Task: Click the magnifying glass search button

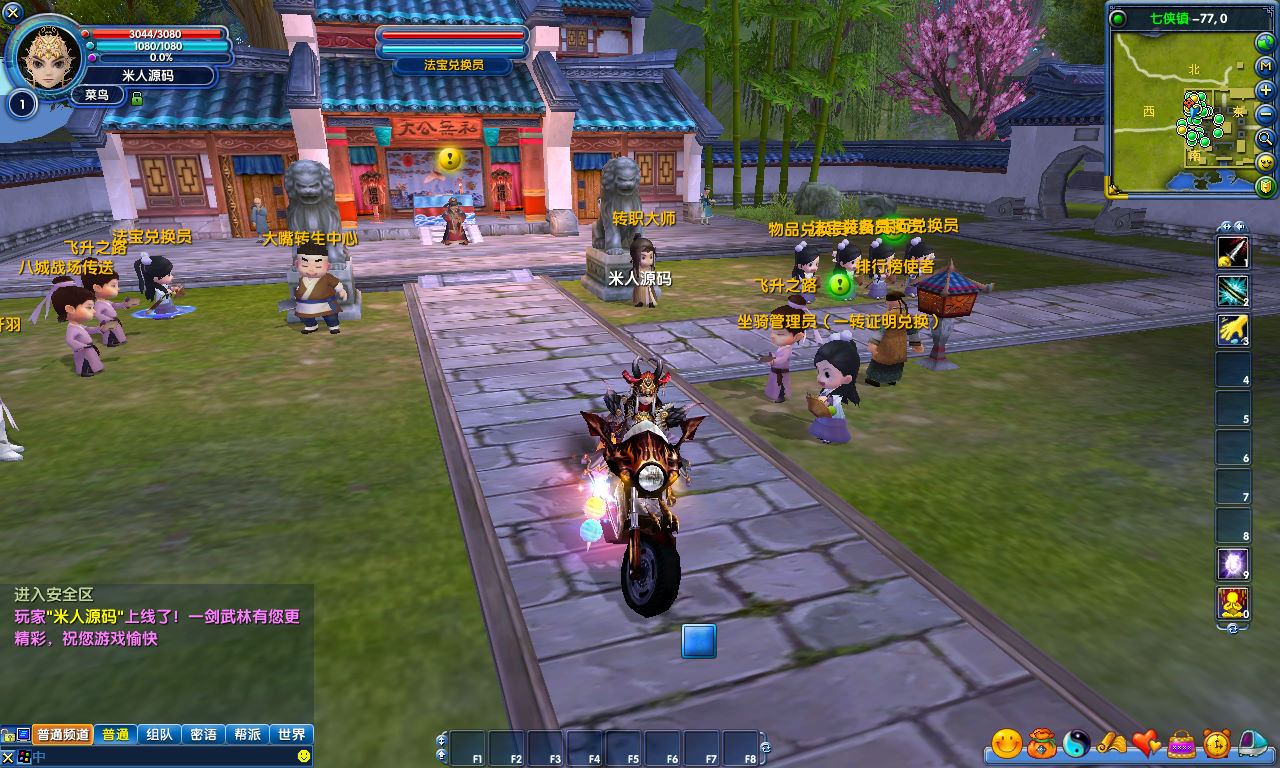Action: tap(1266, 138)
